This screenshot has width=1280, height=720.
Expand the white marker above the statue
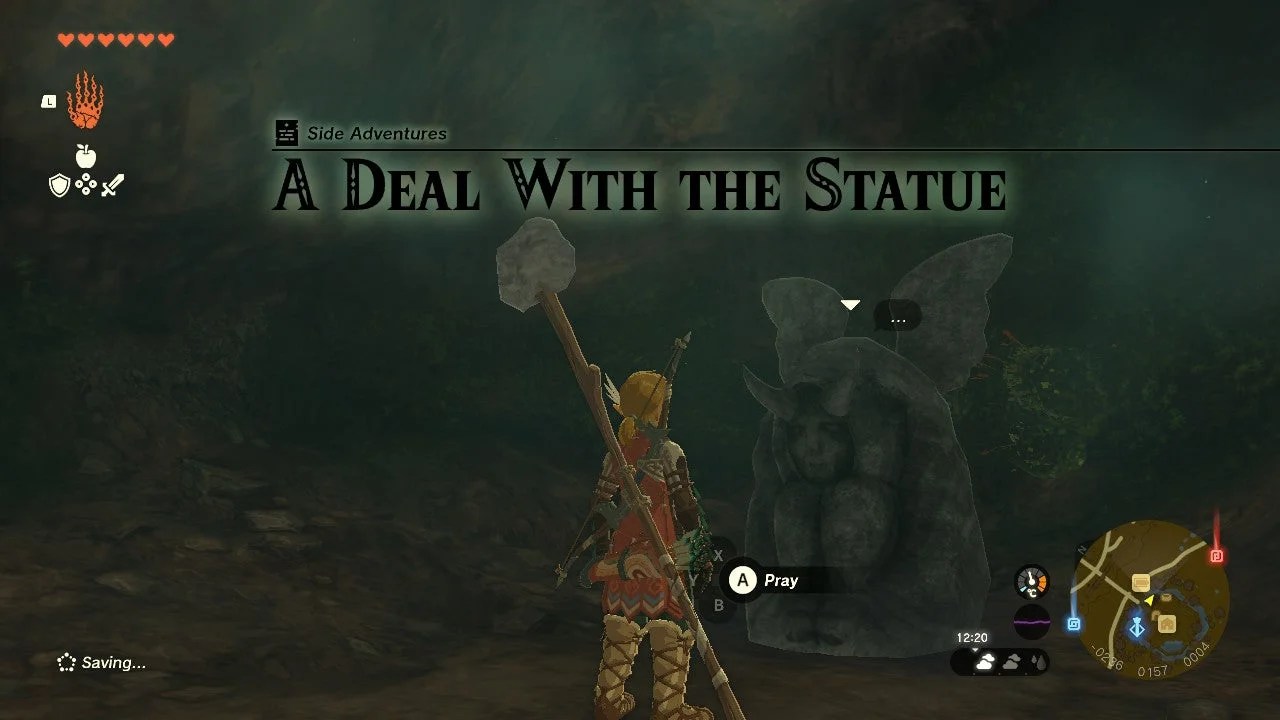click(x=850, y=302)
